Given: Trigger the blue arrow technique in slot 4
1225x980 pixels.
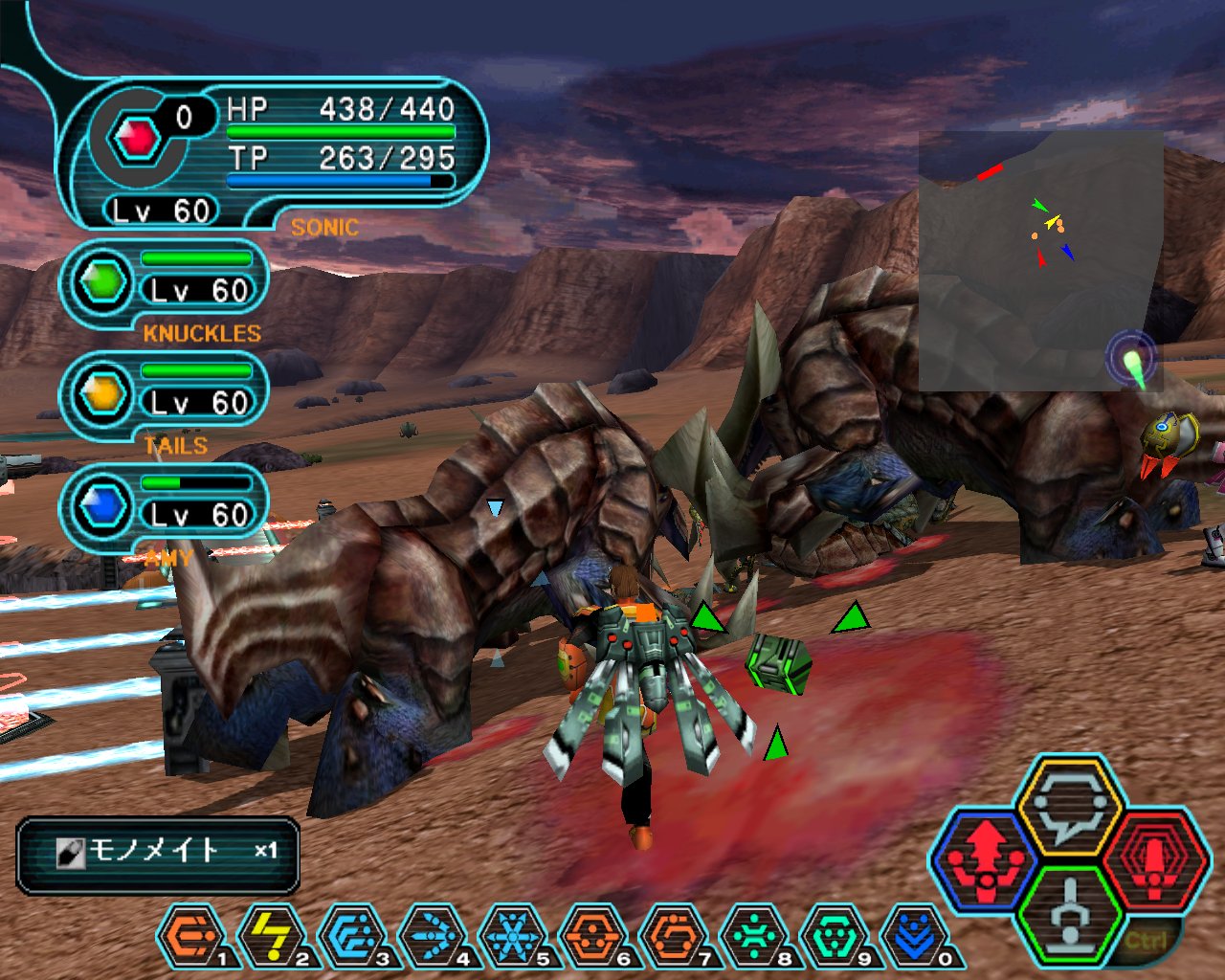Looking at the screenshot, I should [433, 937].
